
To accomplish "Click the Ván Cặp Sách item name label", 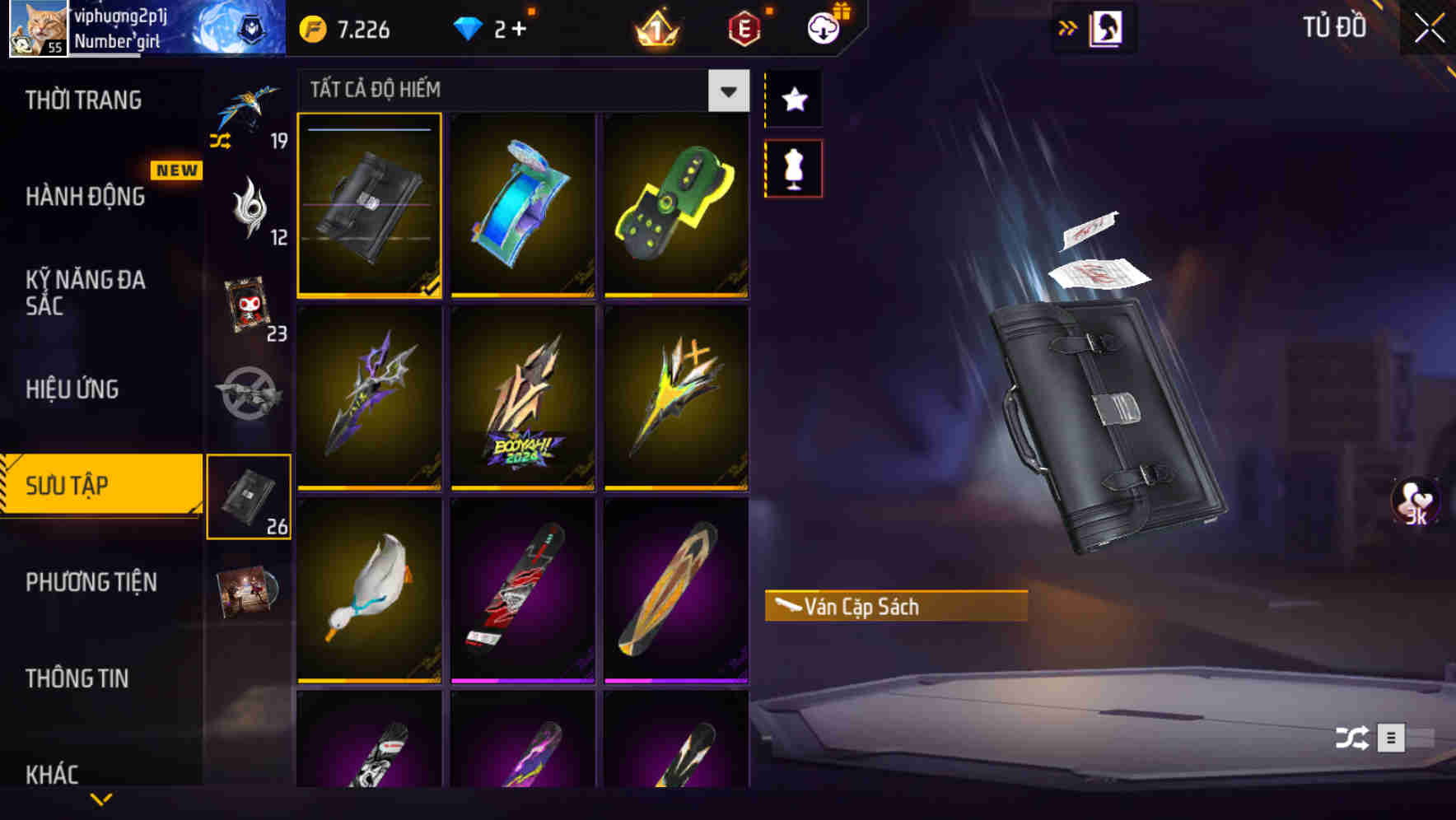I will click(865, 608).
